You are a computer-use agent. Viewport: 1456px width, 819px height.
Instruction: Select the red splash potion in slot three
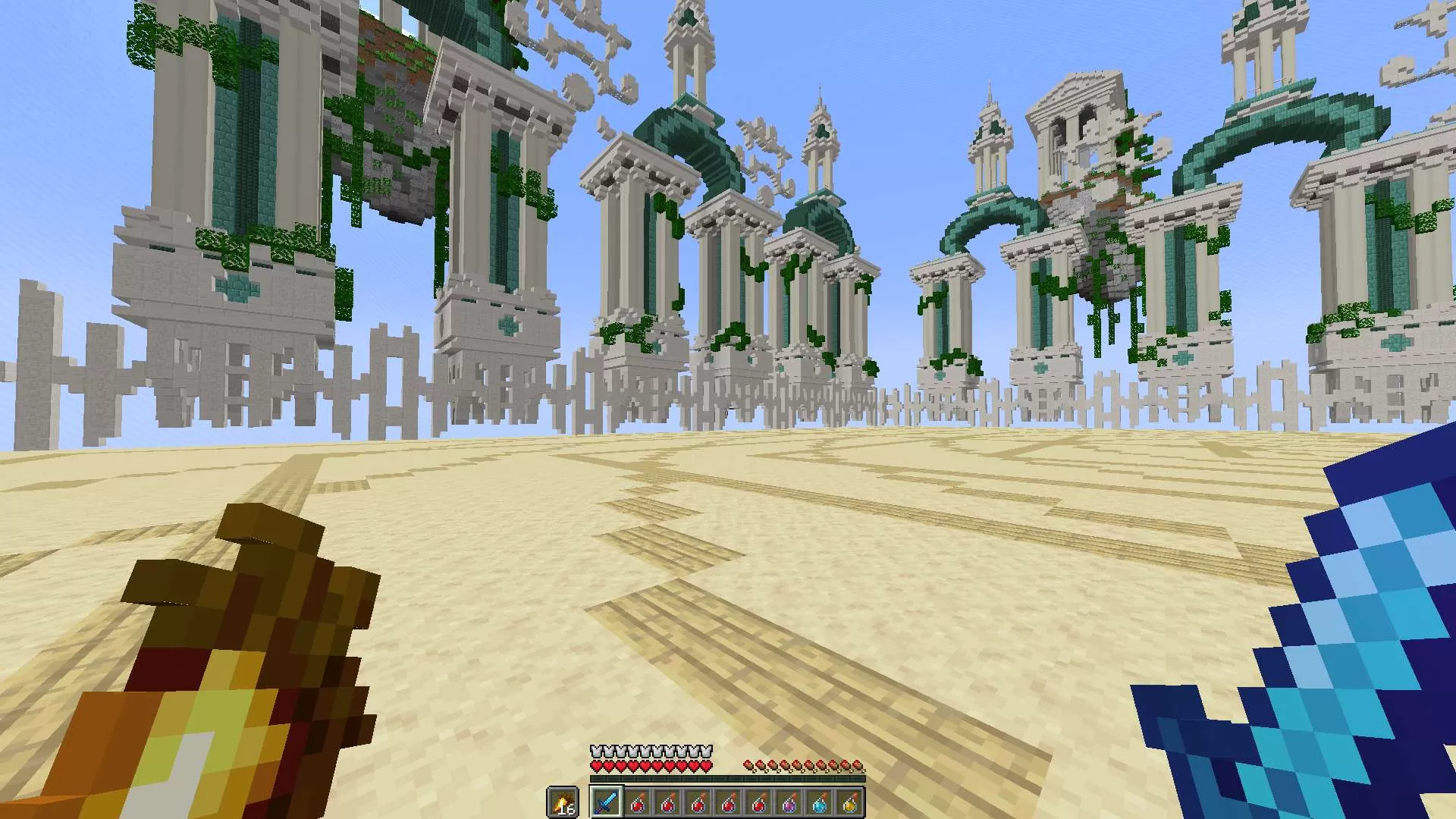[667, 802]
